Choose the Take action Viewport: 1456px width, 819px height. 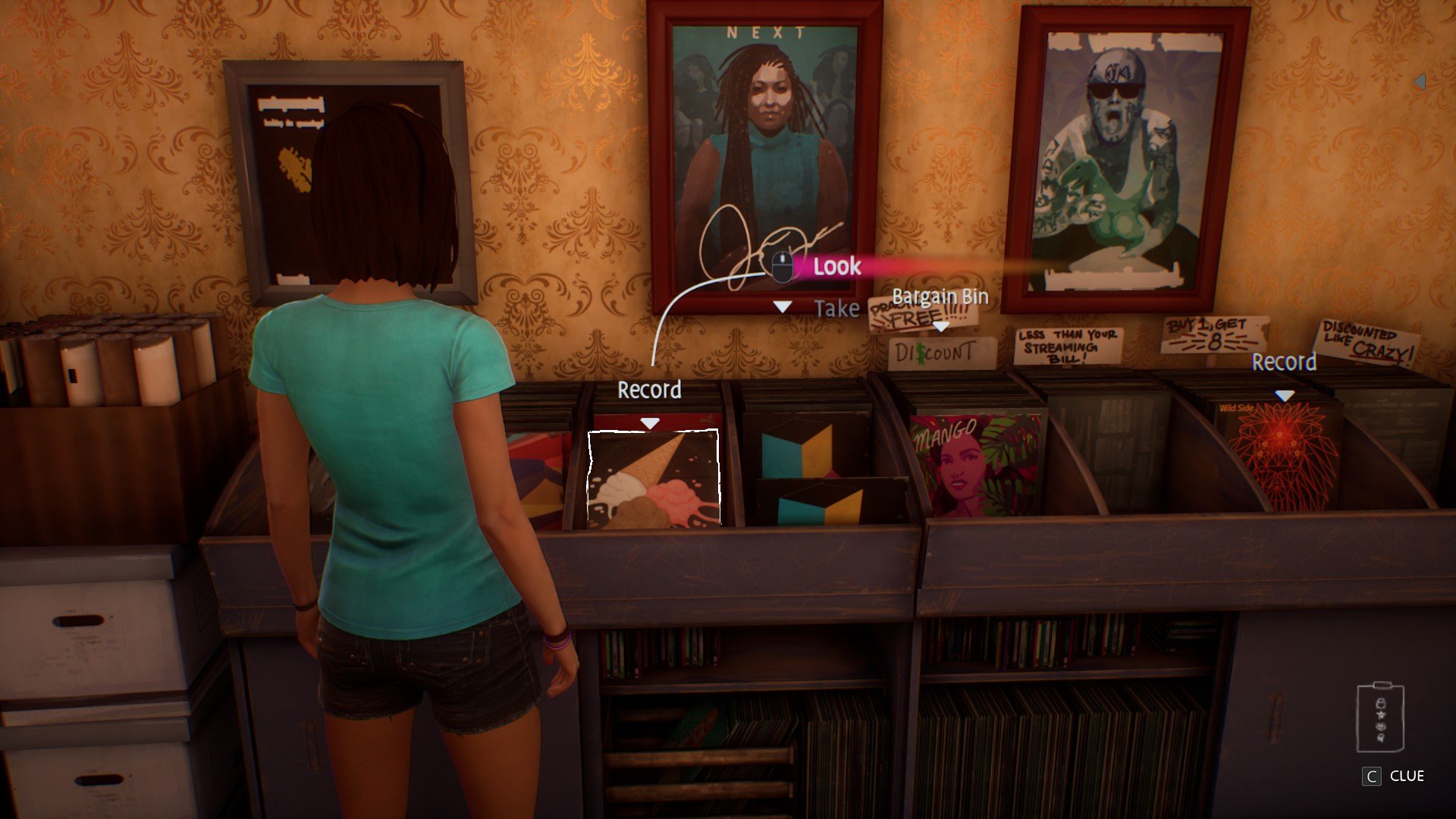(836, 309)
